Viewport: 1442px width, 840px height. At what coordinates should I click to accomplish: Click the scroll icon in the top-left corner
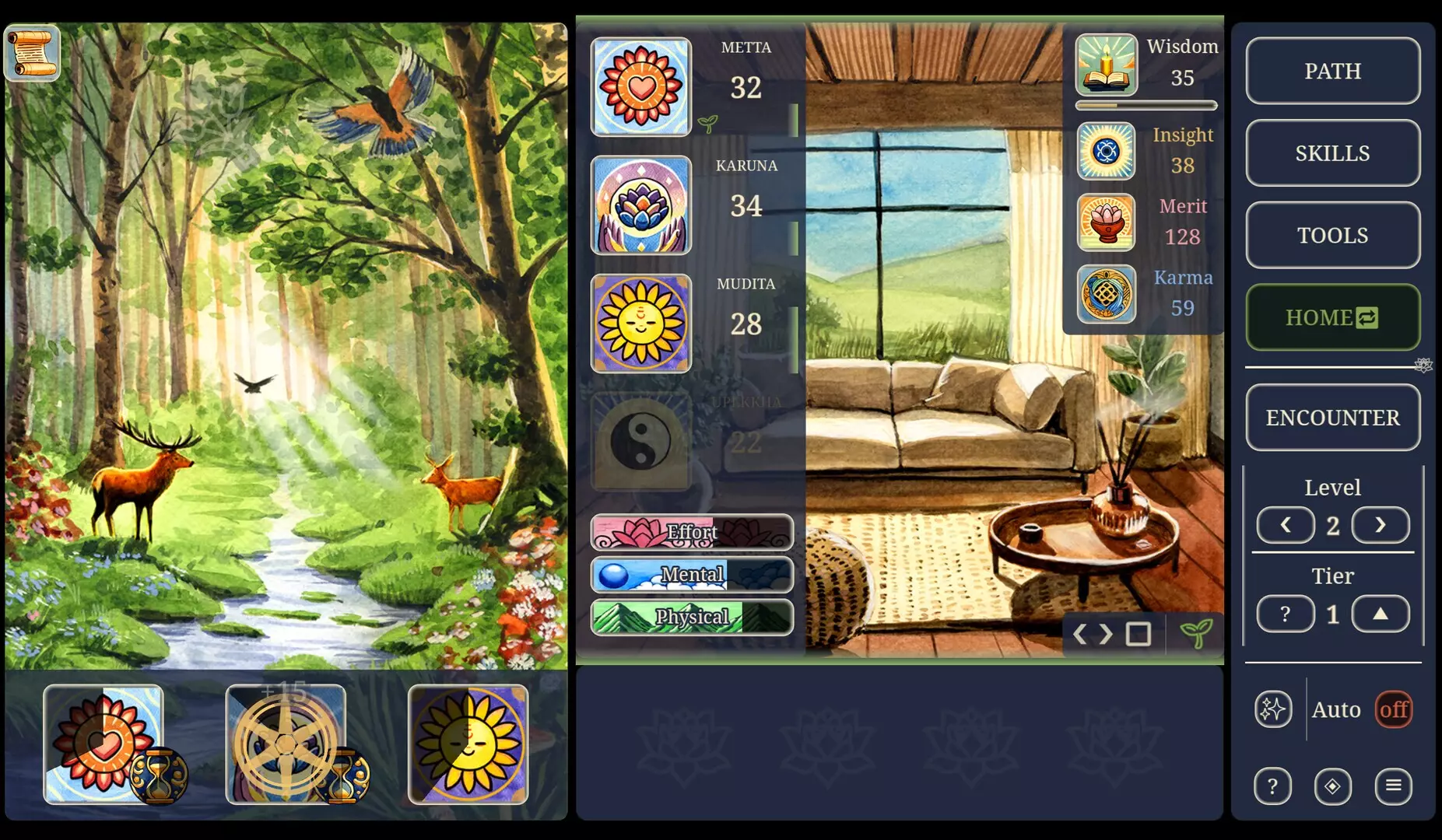(32, 54)
